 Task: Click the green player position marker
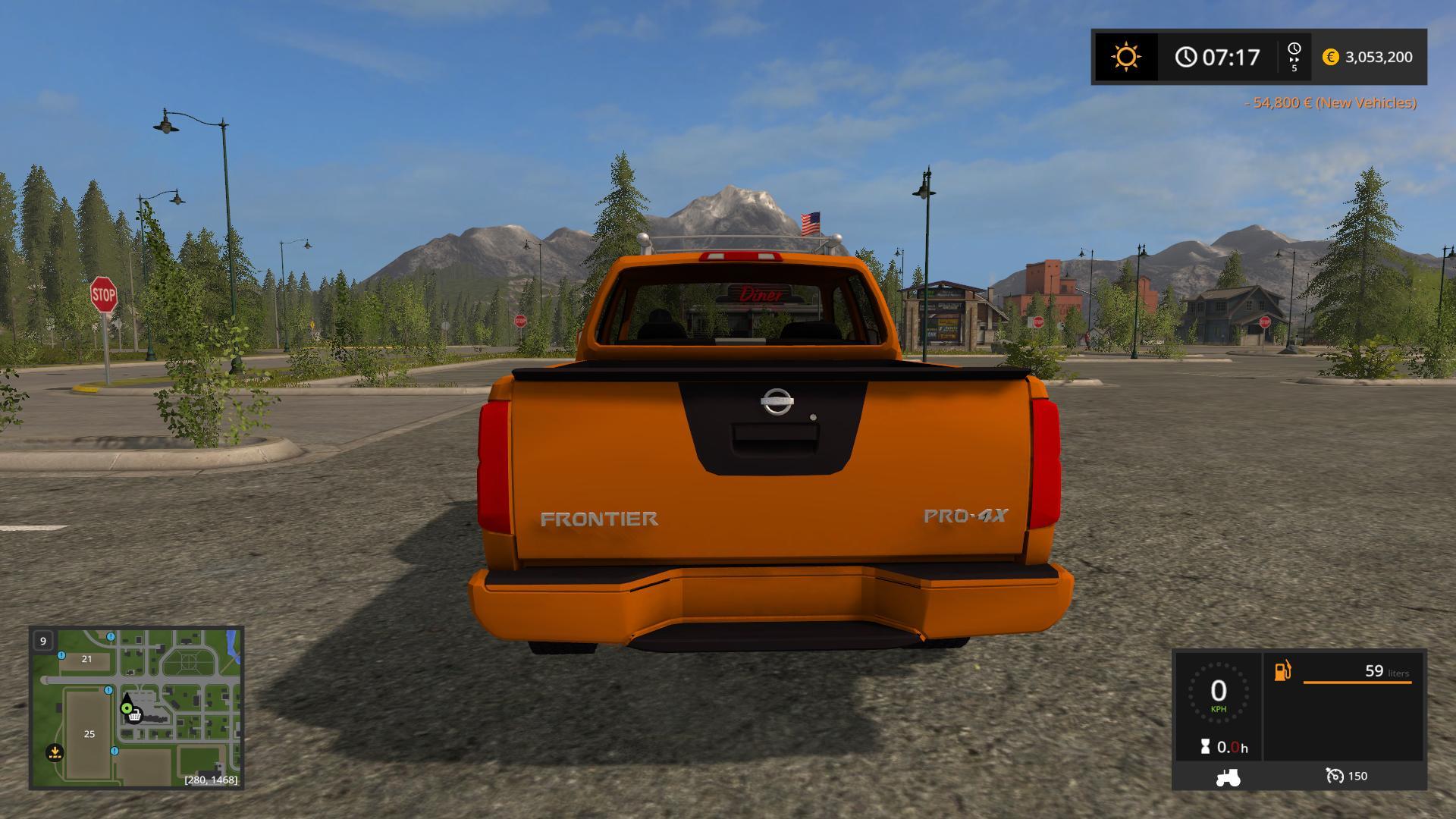pos(127,708)
